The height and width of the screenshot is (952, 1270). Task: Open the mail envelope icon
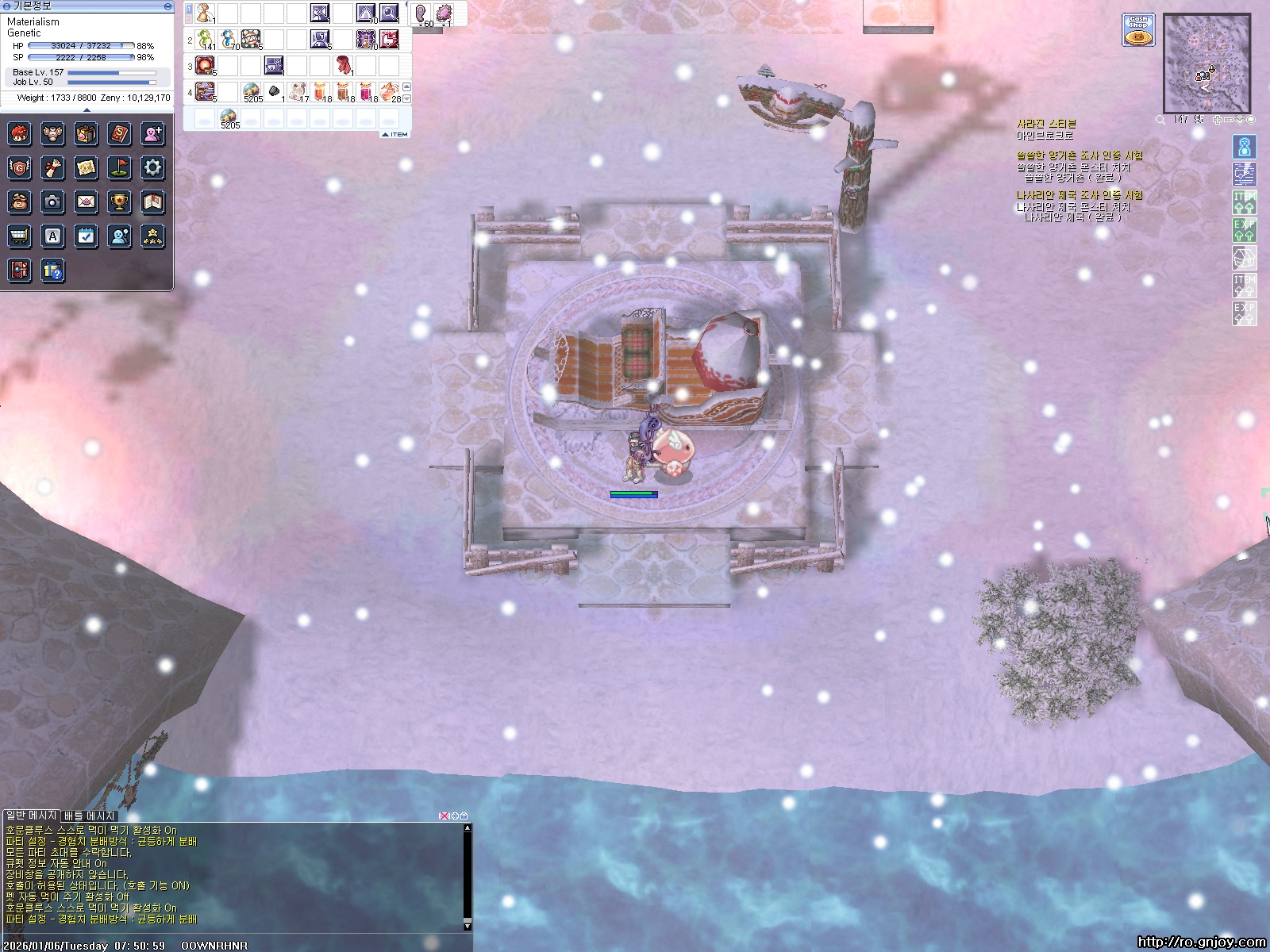86,202
